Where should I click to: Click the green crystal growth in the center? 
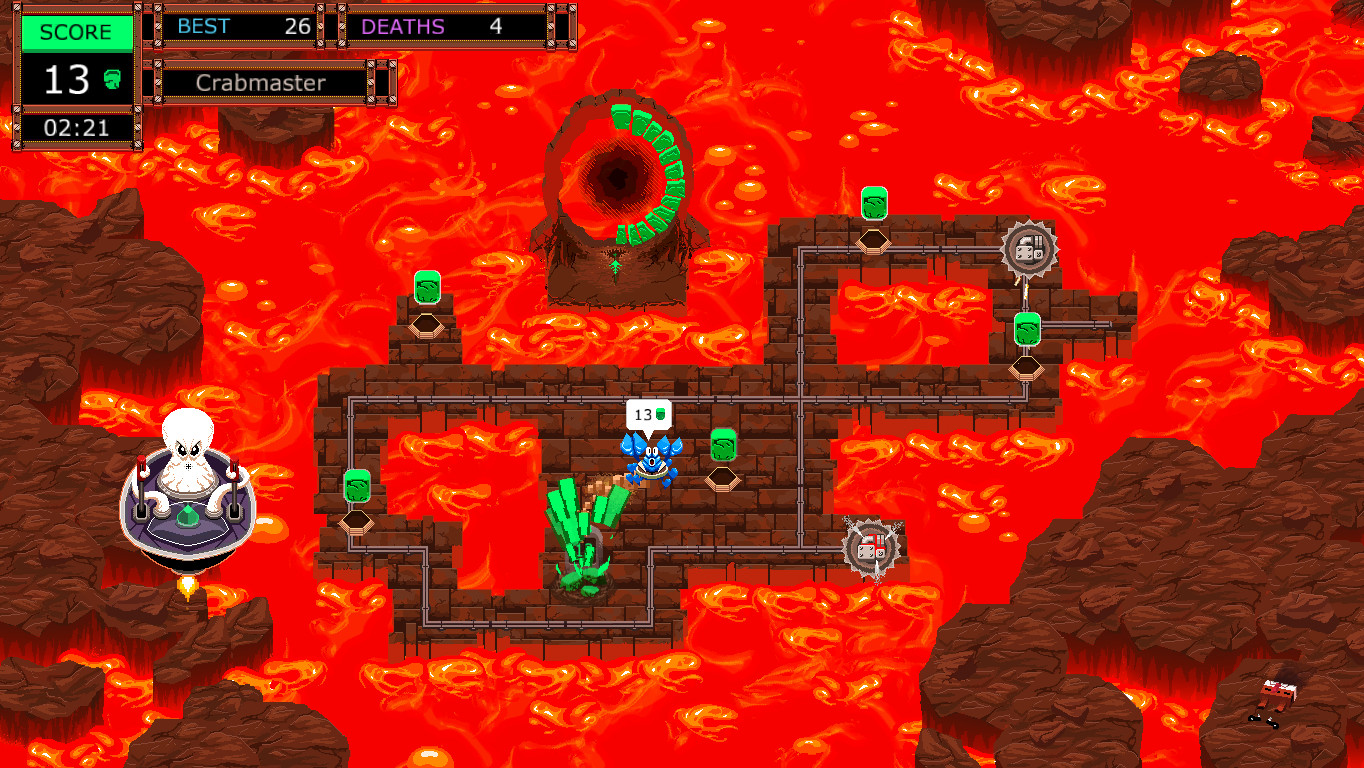583,535
